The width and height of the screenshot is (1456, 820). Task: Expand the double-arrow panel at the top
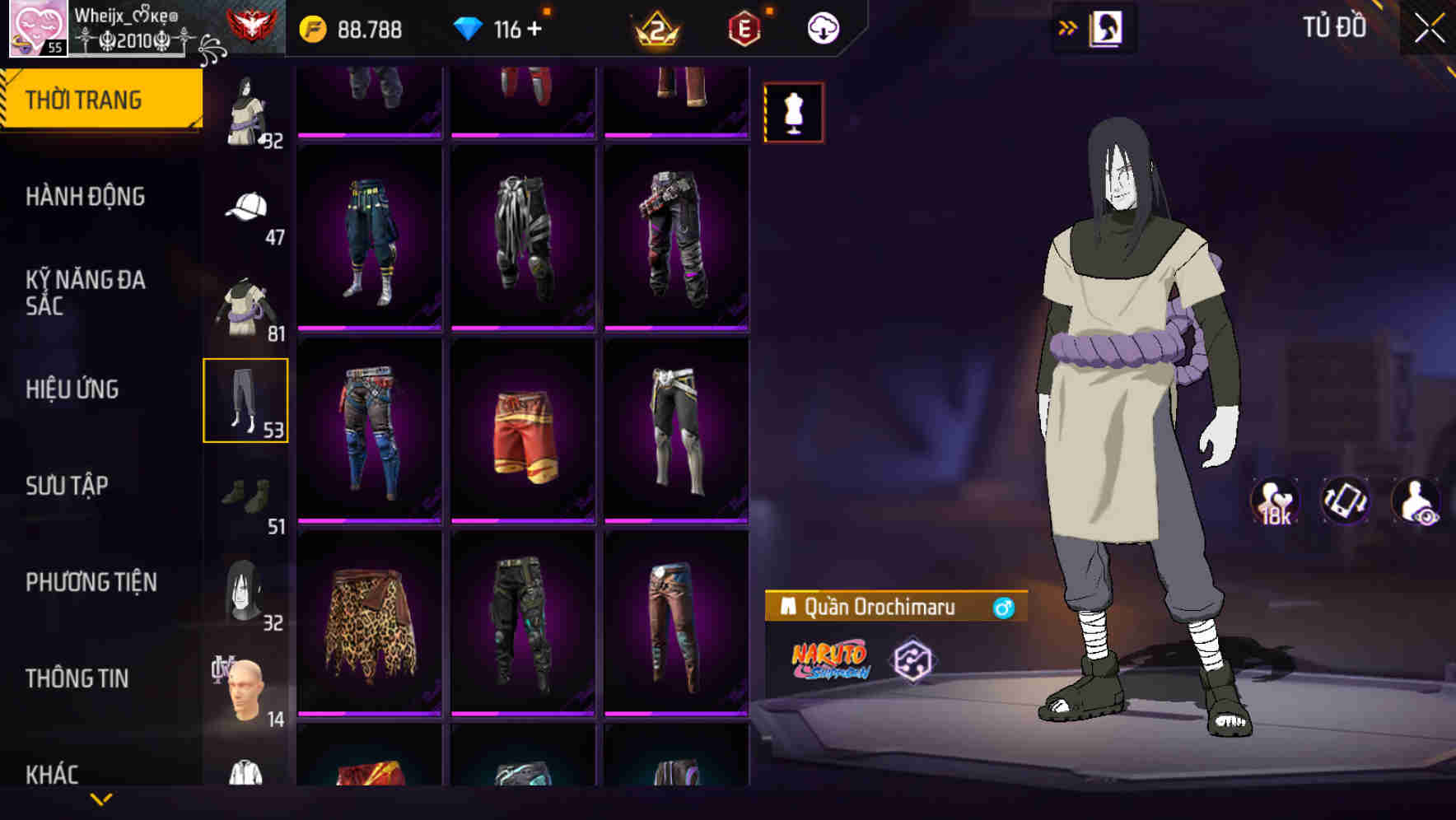[1068, 26]
